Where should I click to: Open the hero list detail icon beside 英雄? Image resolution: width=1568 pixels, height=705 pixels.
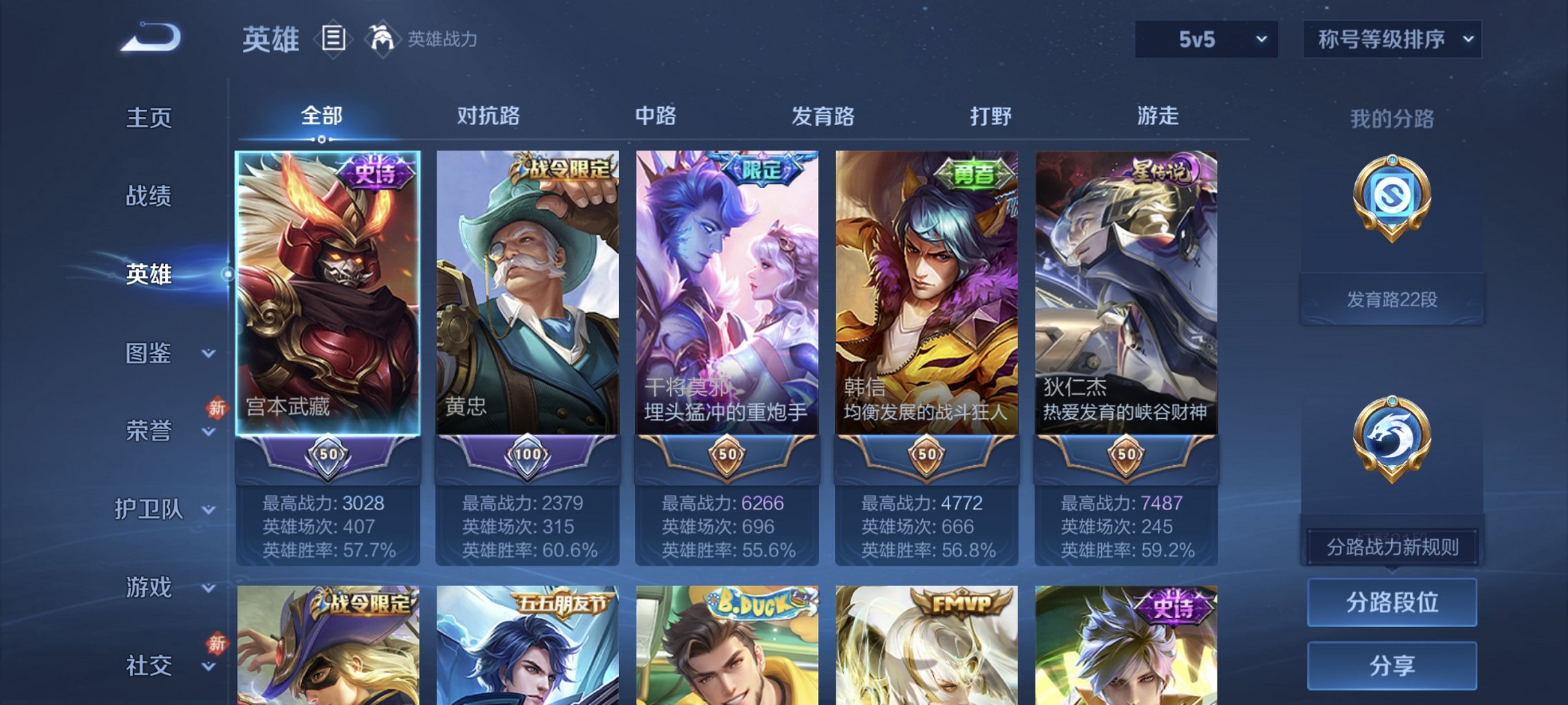point(334,39)
